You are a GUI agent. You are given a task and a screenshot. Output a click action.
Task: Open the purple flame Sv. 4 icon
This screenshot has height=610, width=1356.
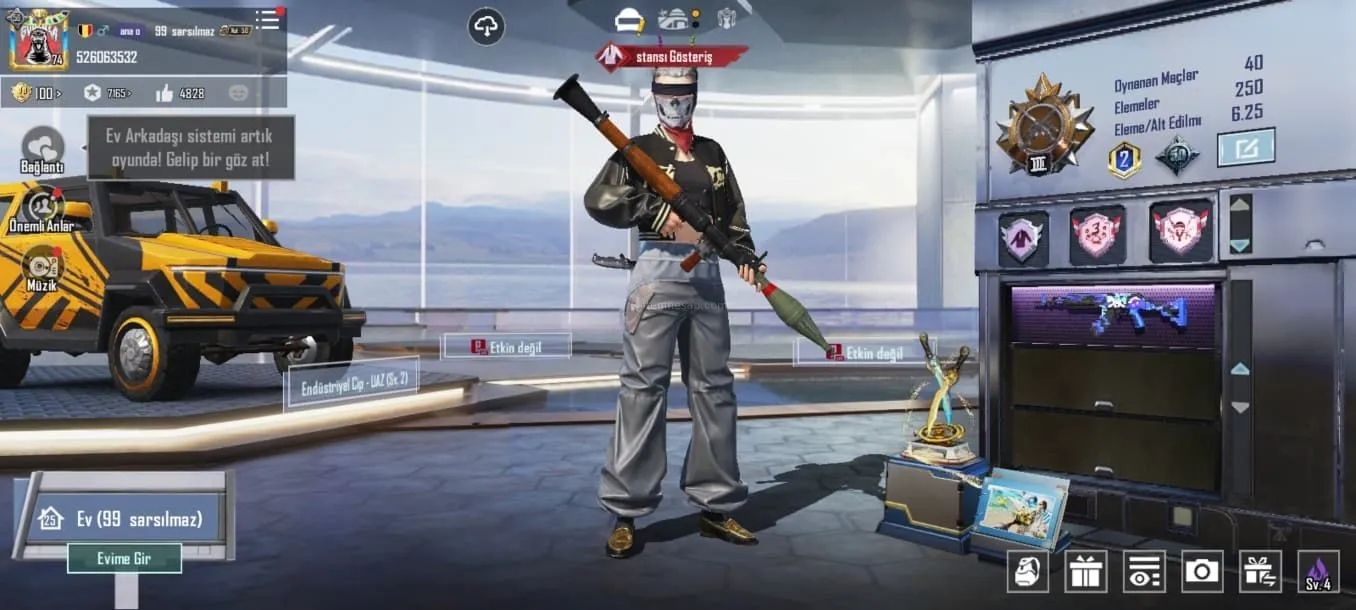click(1318, 571)
